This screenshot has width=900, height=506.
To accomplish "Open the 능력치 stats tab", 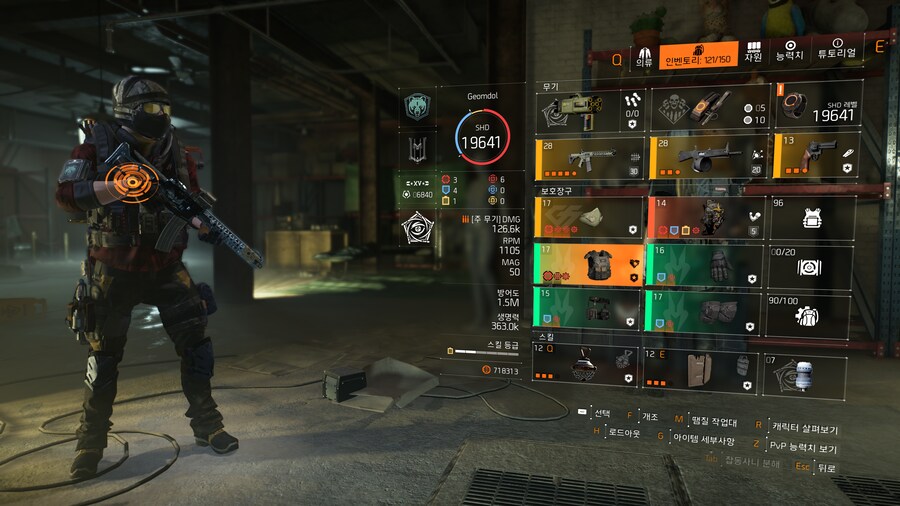I will click(x=790, y=52).
